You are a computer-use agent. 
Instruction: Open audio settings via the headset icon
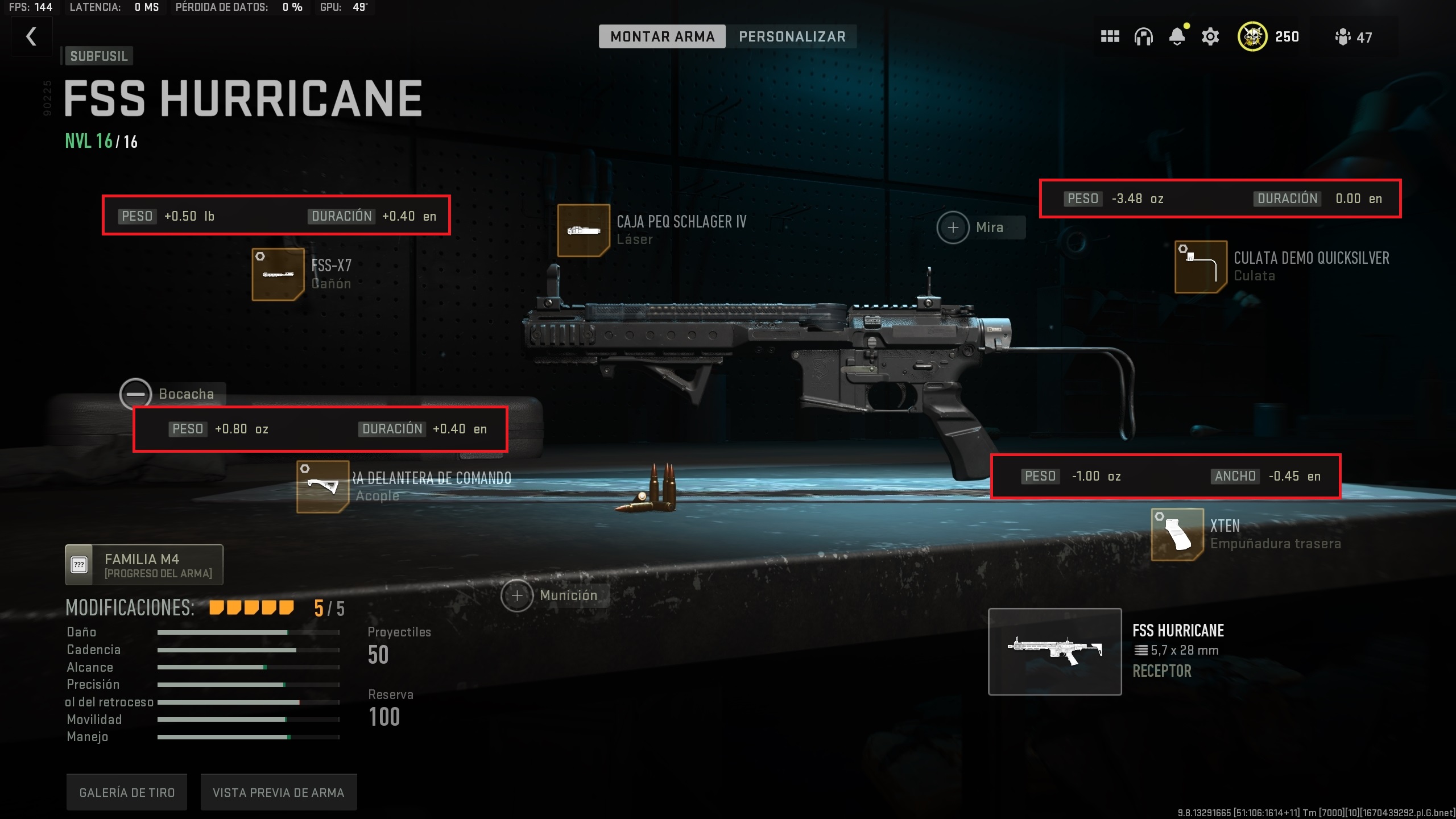[1144, 36]
